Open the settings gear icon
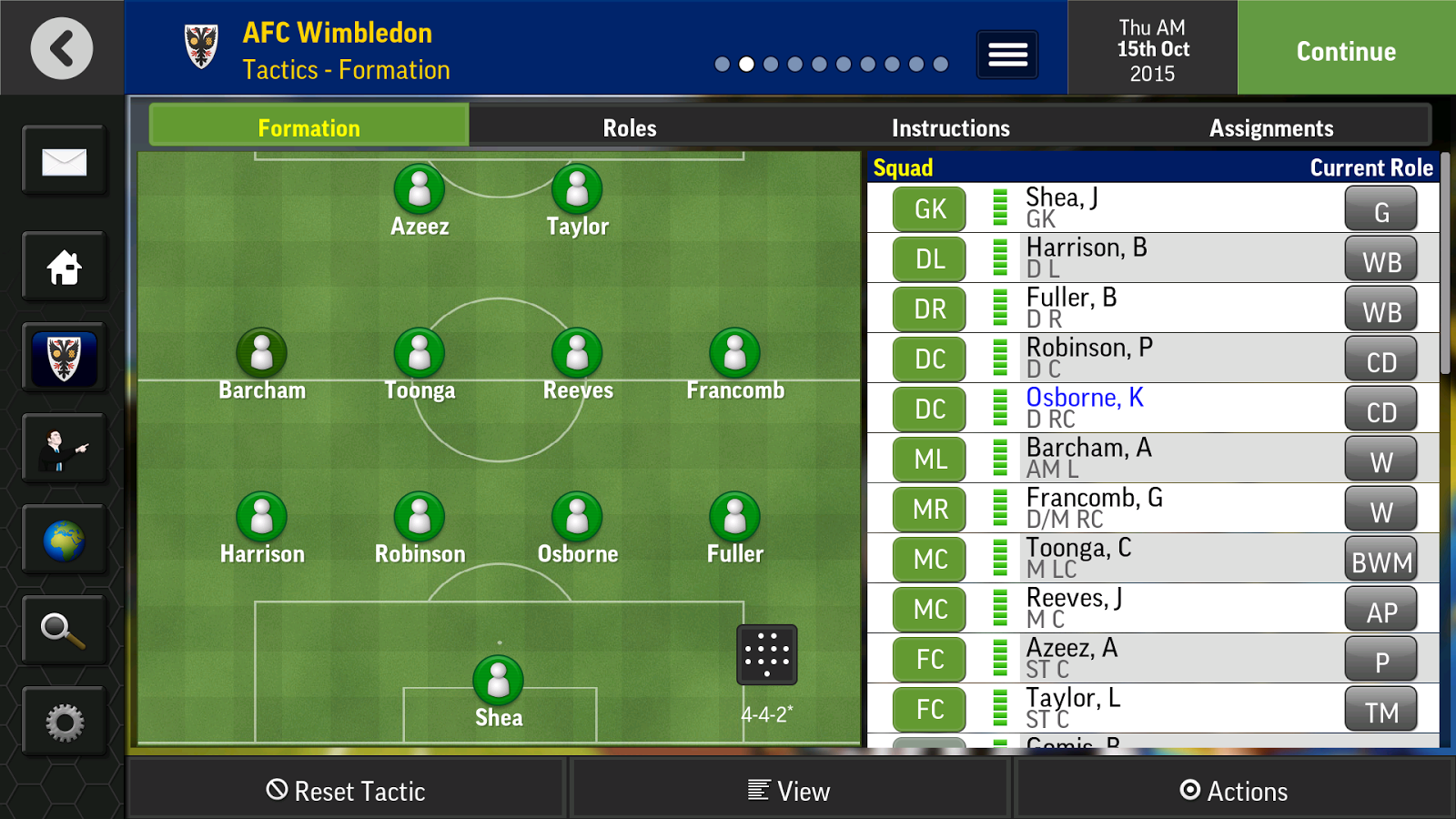 [x=62, y=721]
